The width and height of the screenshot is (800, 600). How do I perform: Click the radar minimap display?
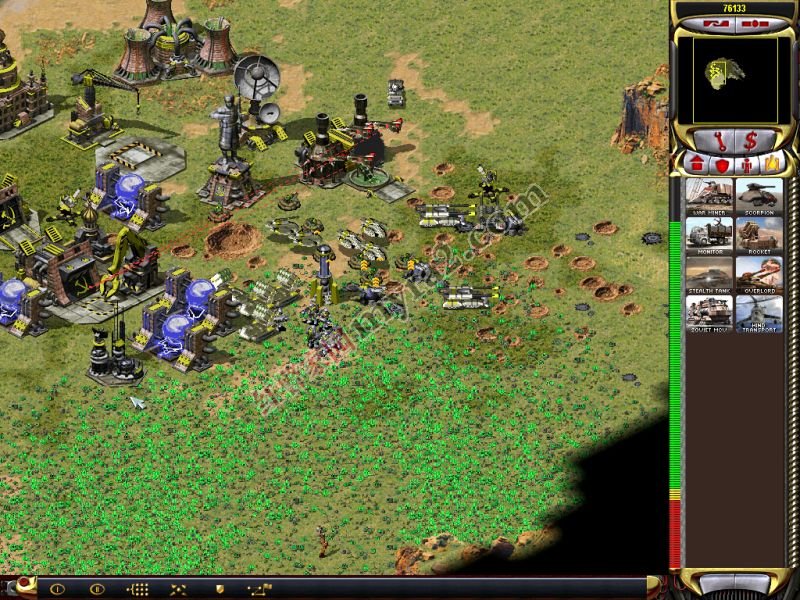pyautogui.click(x=734, y=79)
